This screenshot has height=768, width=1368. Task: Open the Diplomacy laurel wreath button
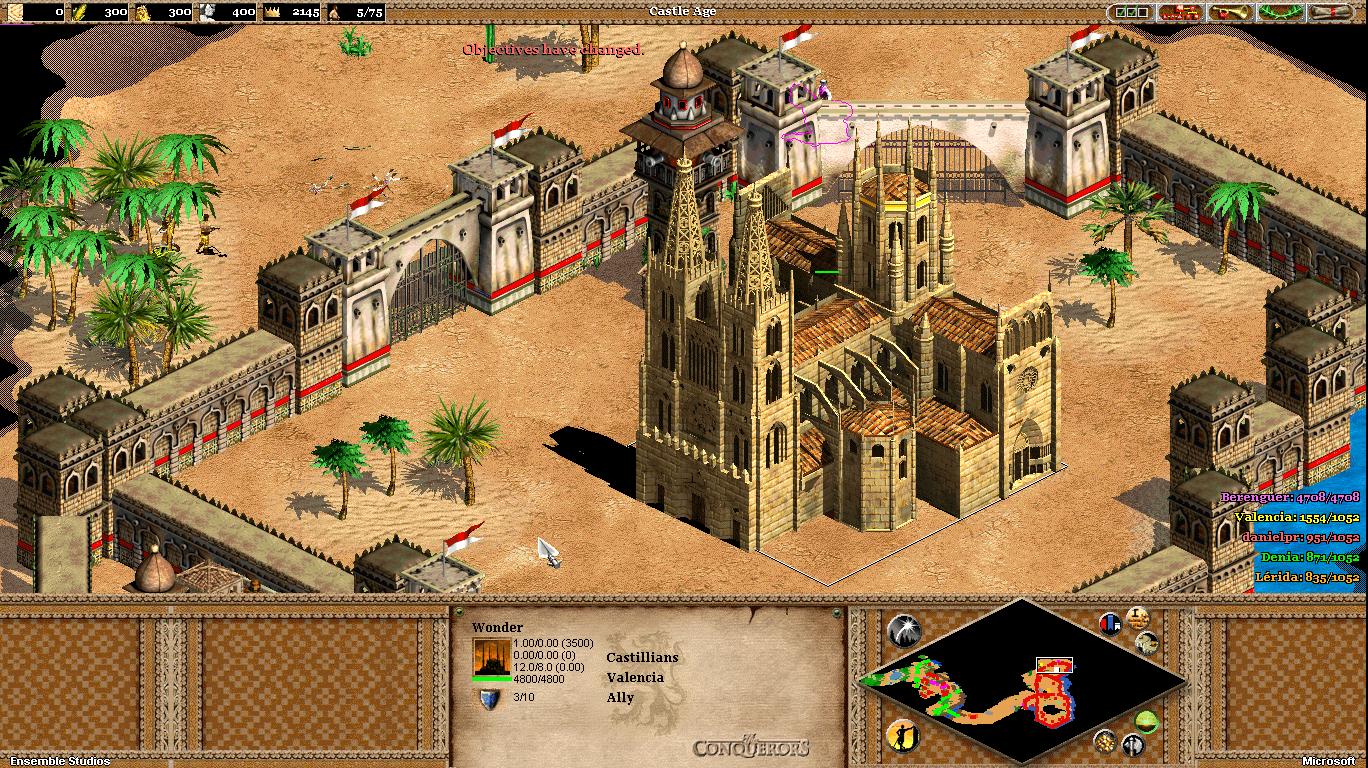click(1281, 13)
